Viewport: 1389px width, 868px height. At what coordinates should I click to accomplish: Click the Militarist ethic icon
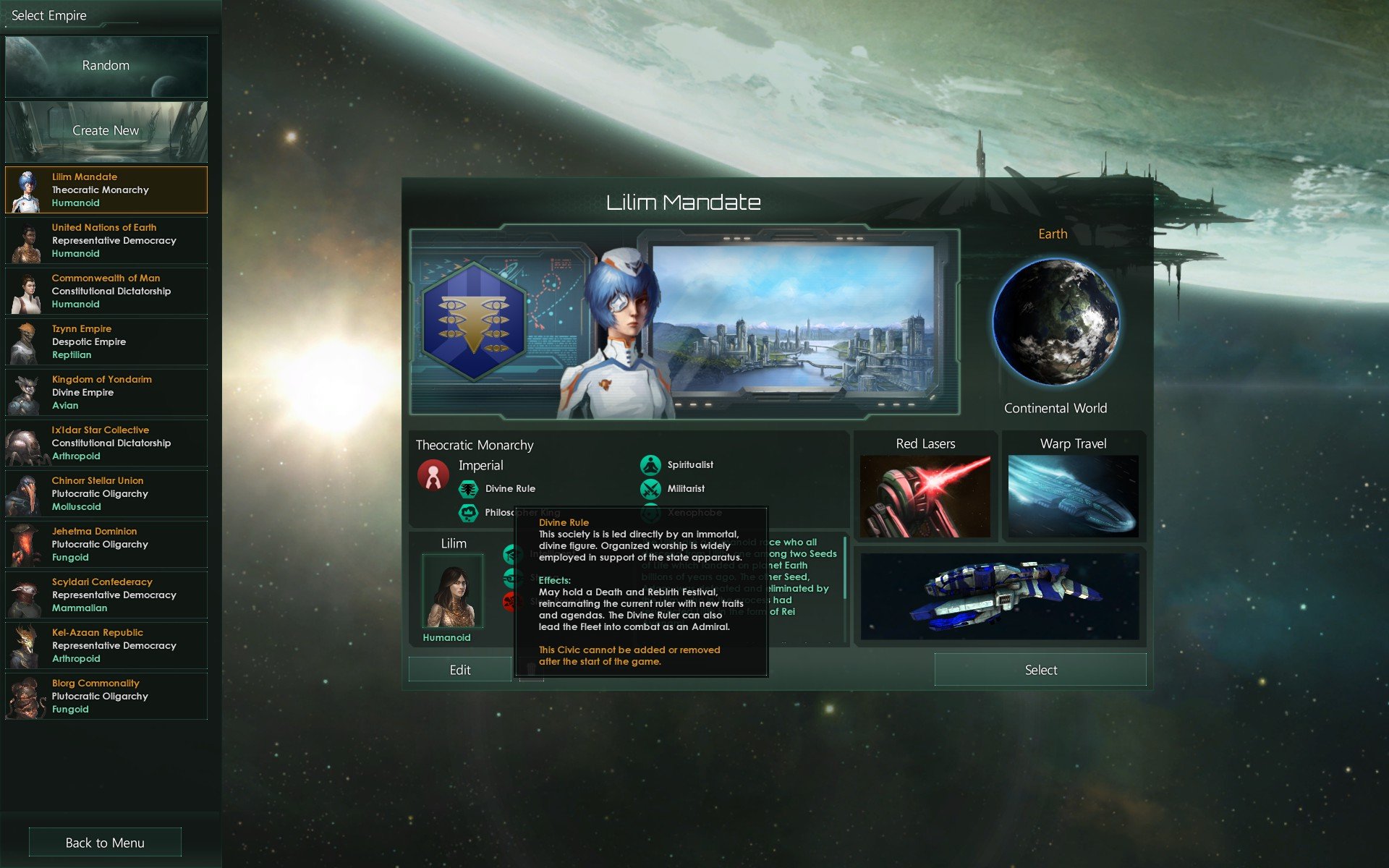(x=650, y=489)
